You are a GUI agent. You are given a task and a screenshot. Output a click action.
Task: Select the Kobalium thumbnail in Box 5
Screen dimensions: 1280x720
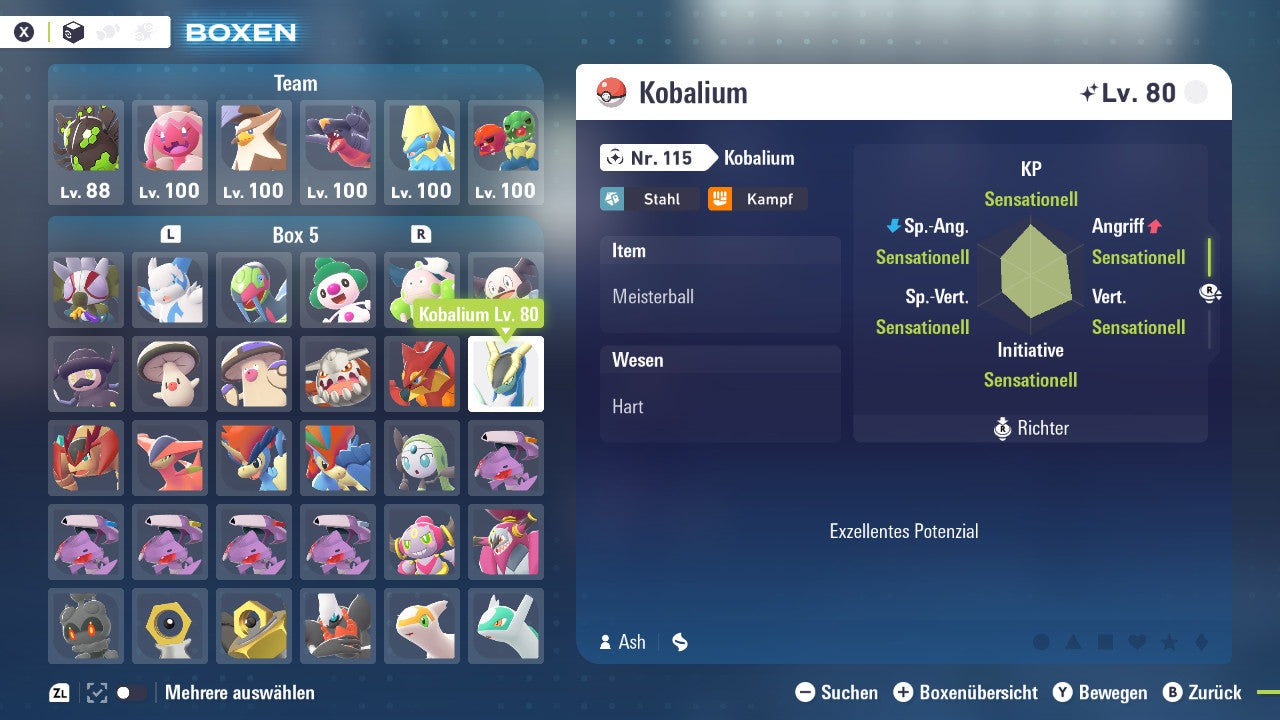(506, 374)
